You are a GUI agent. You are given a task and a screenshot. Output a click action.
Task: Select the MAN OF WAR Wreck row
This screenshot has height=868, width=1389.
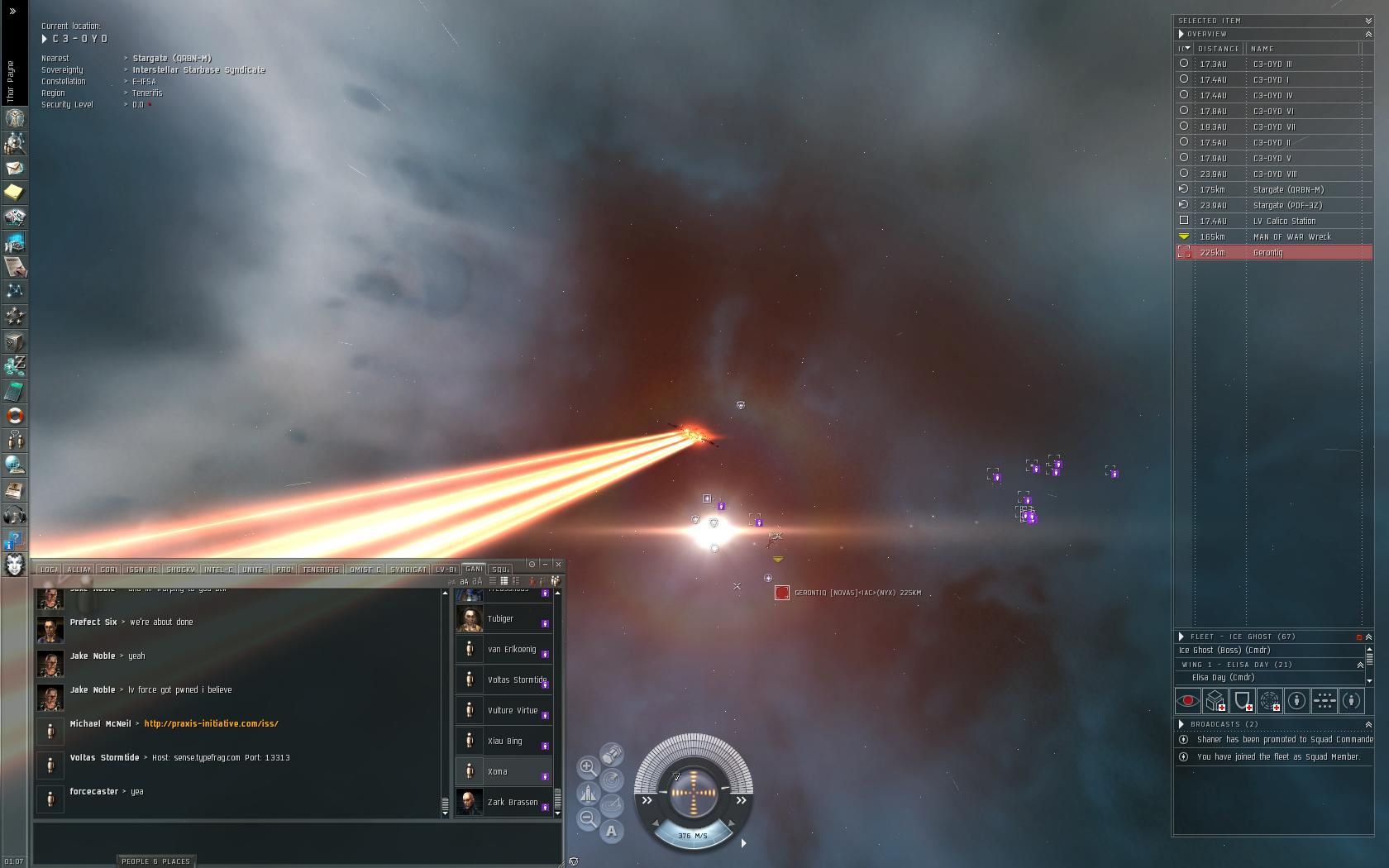click(x=1273, y=236)
